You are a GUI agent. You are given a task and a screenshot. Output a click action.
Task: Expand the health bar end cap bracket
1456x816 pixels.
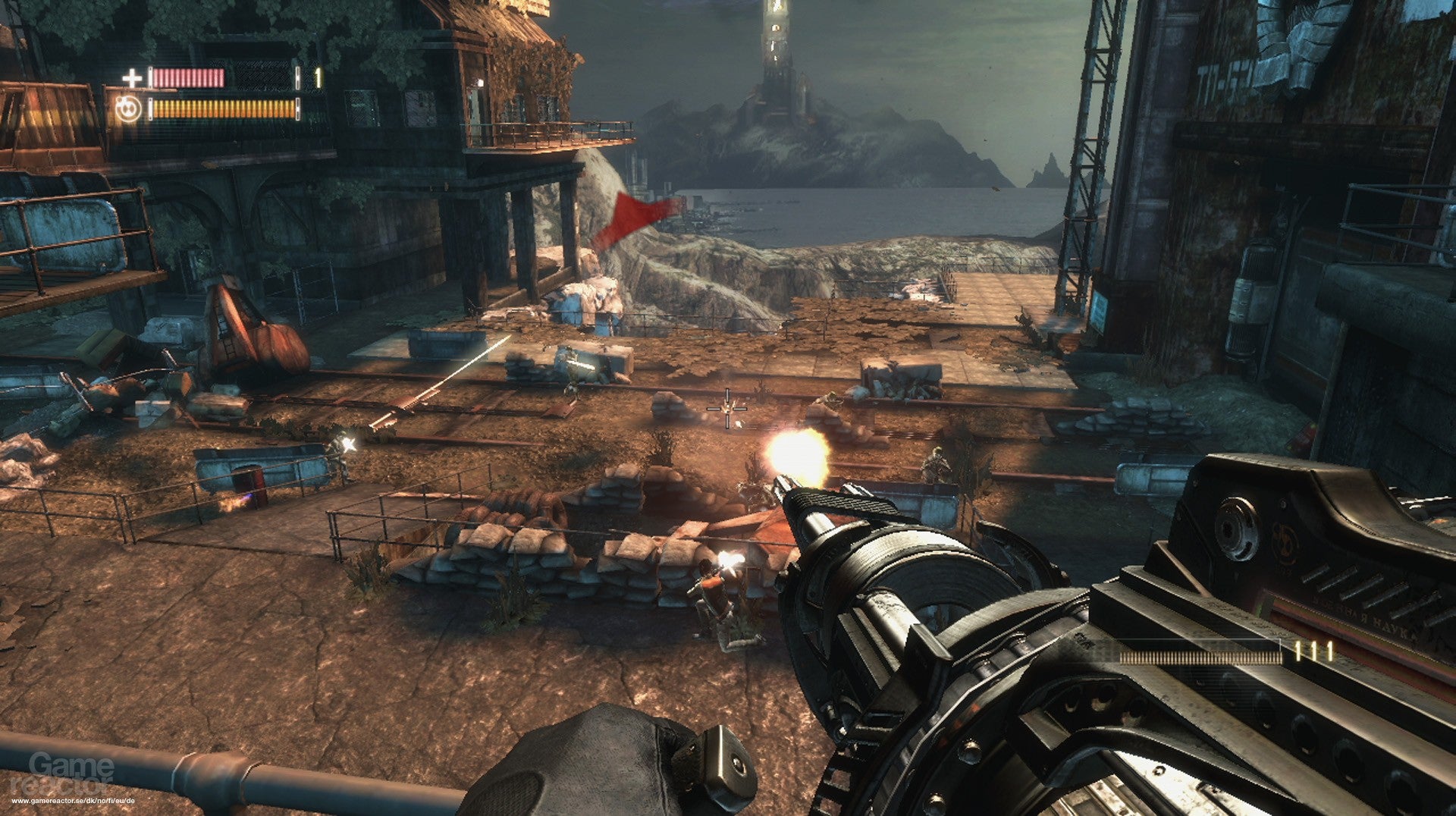[299, 77]
